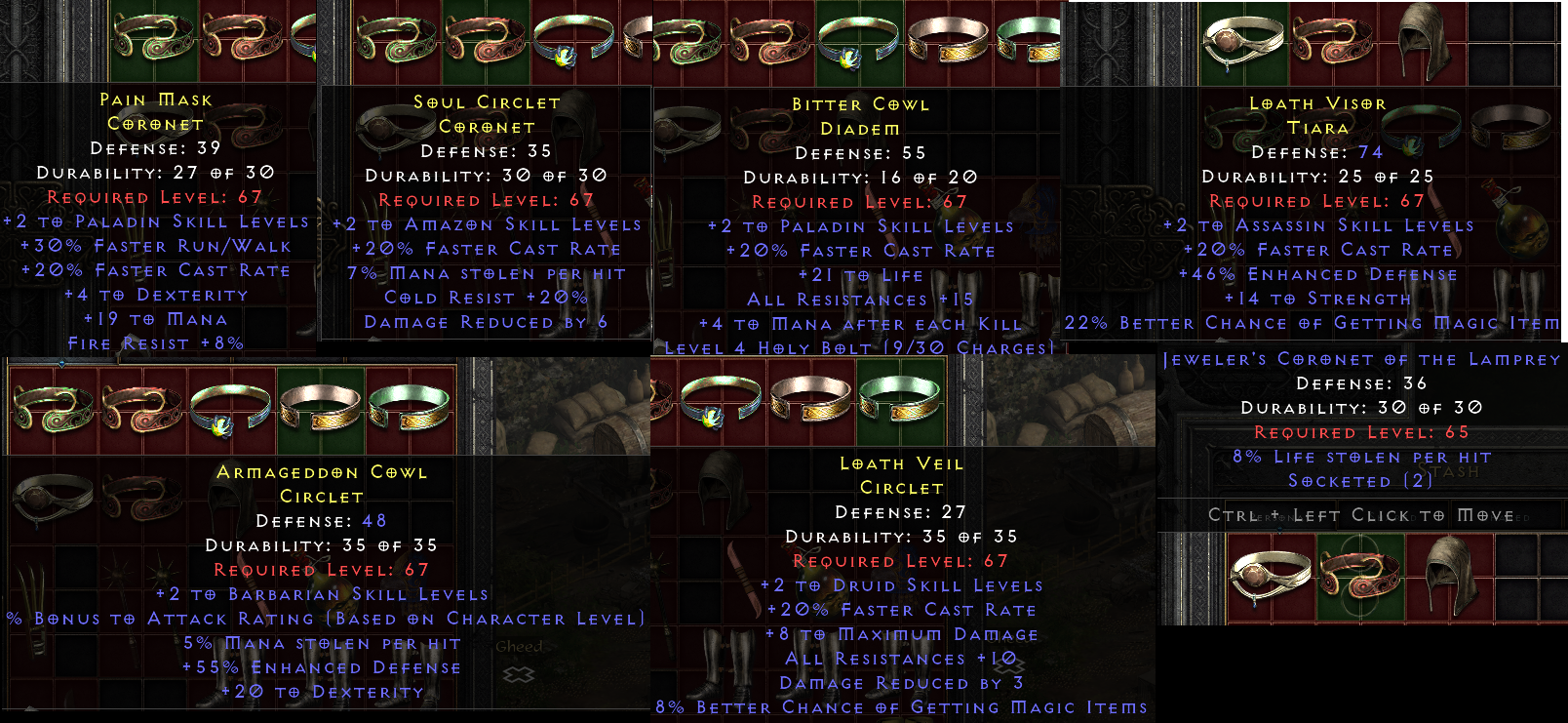Click the Socketed (2) line on Jeweler's Coronet
Screen dimensions: 1568x723
(1360, 481)
